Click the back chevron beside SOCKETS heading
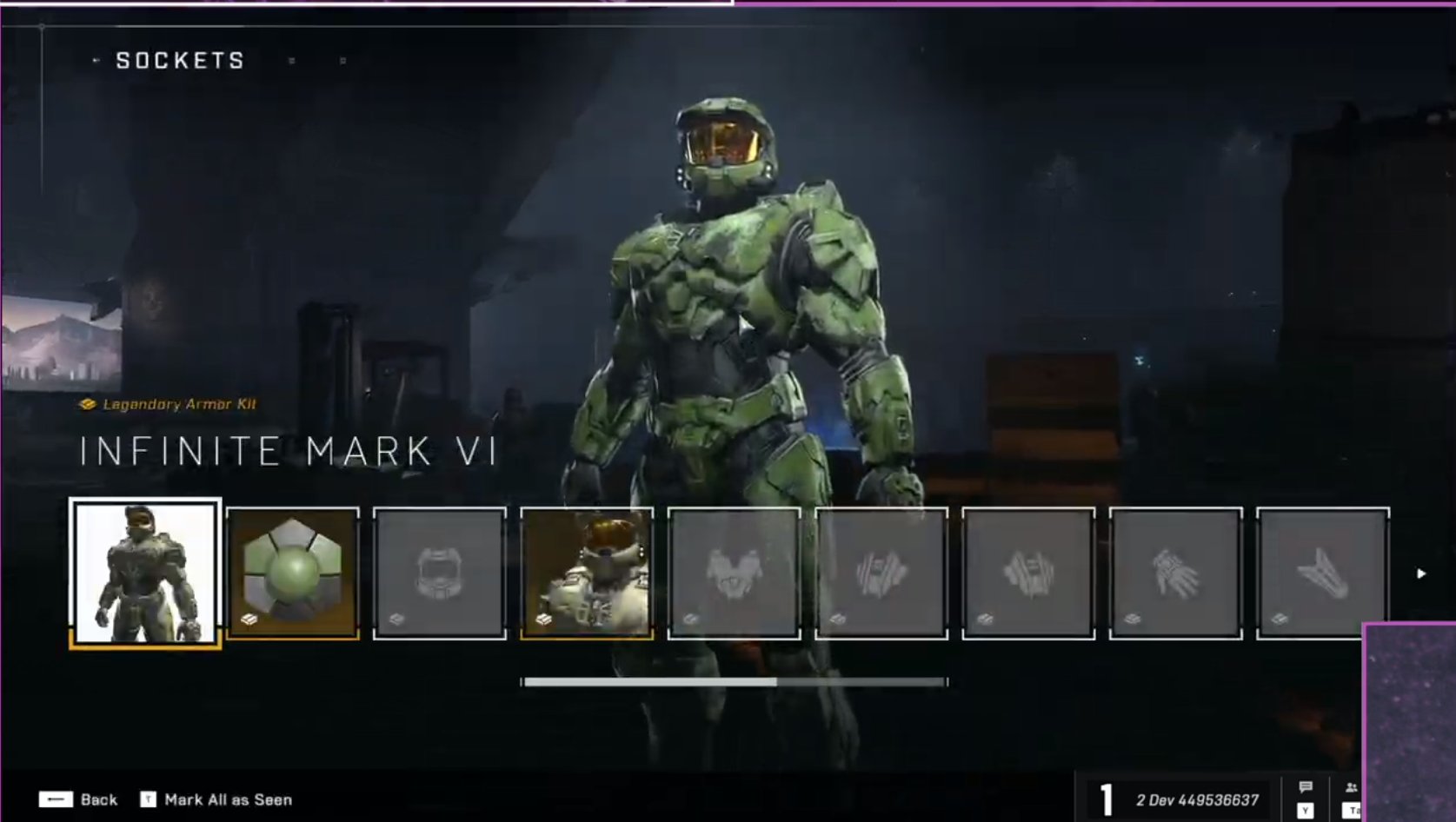 (95, 60)
